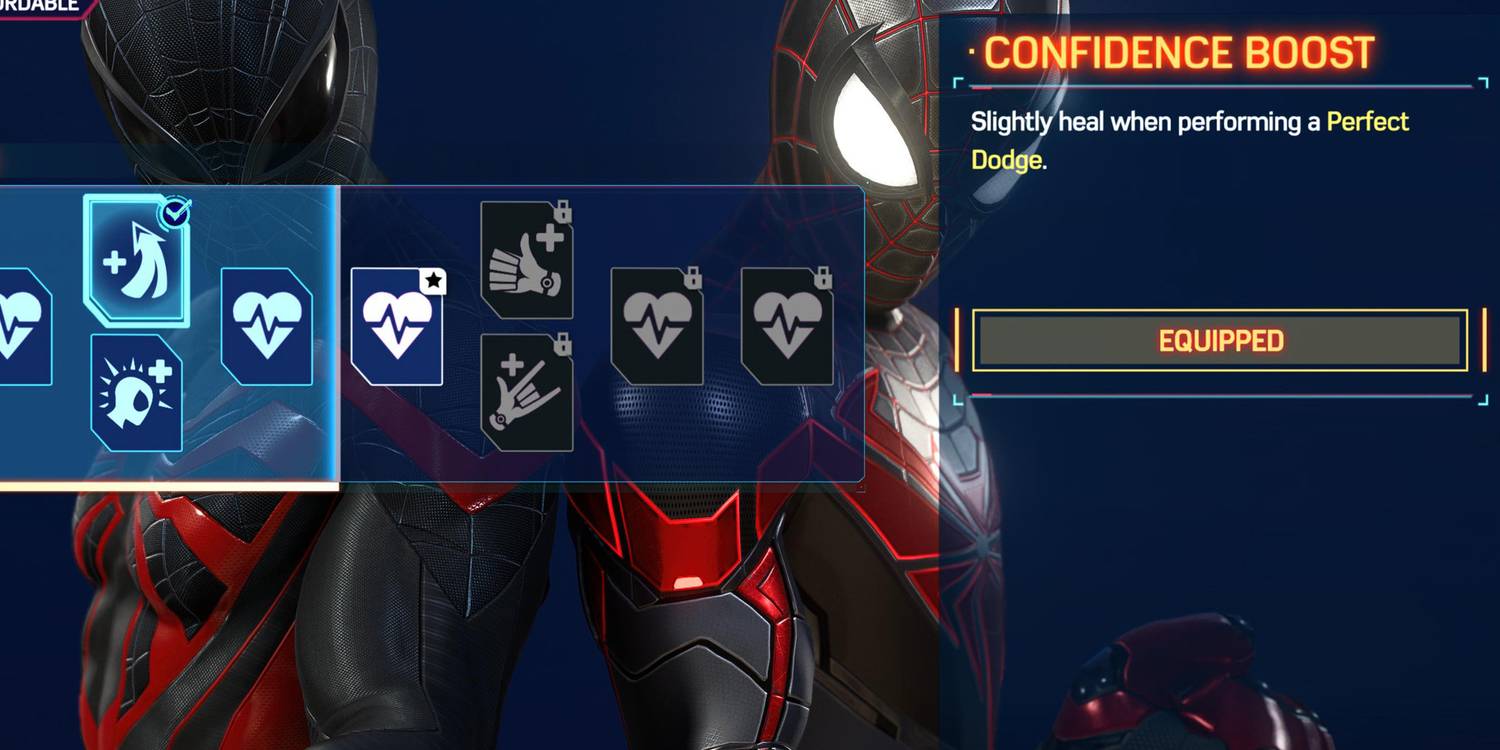Image resolution: width=1500 pixels, height=750 pixels.
Task: Select the Venom power boost mod icon
Action: [x=135, y=390]
